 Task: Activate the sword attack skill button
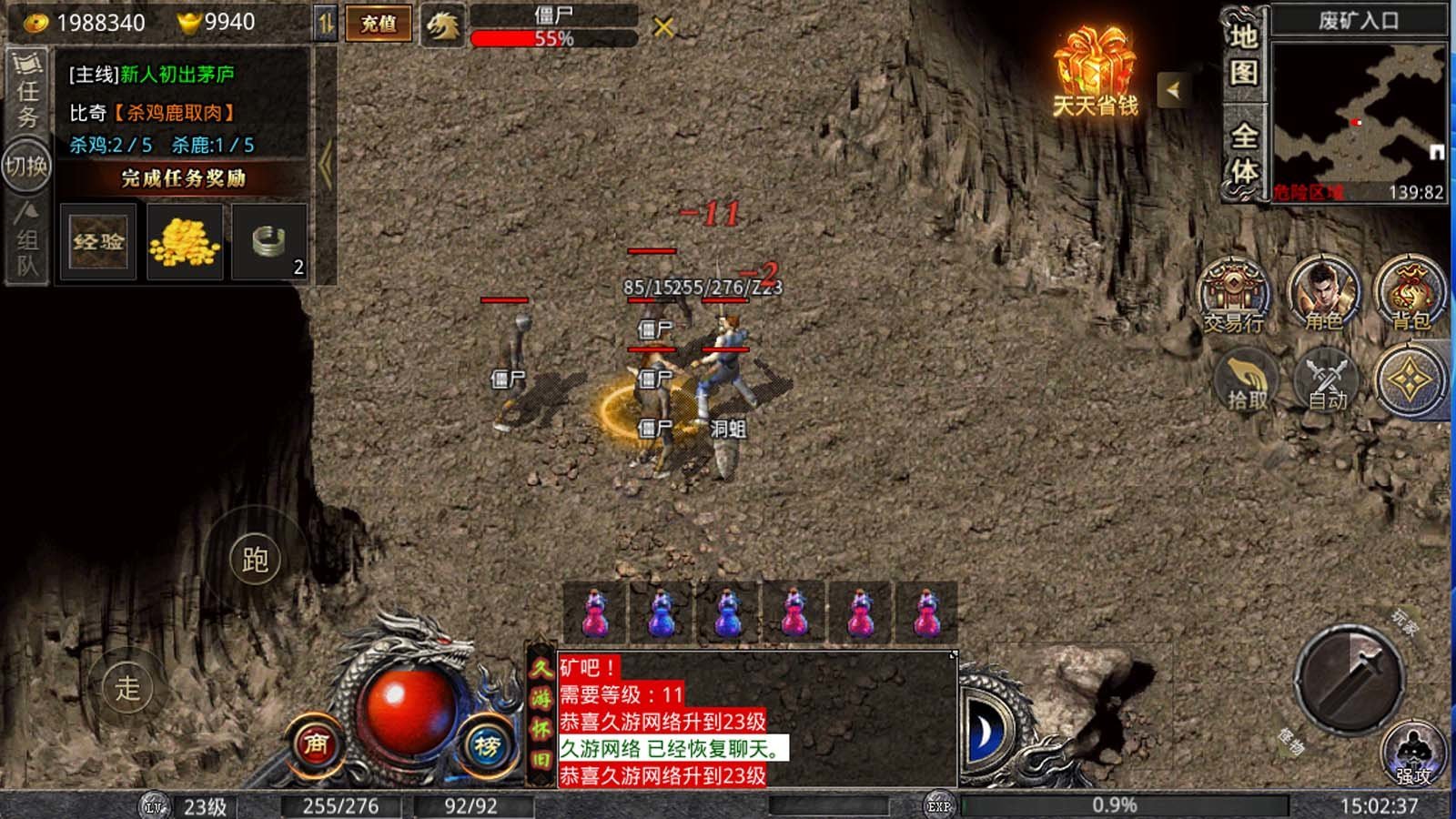1349,678
